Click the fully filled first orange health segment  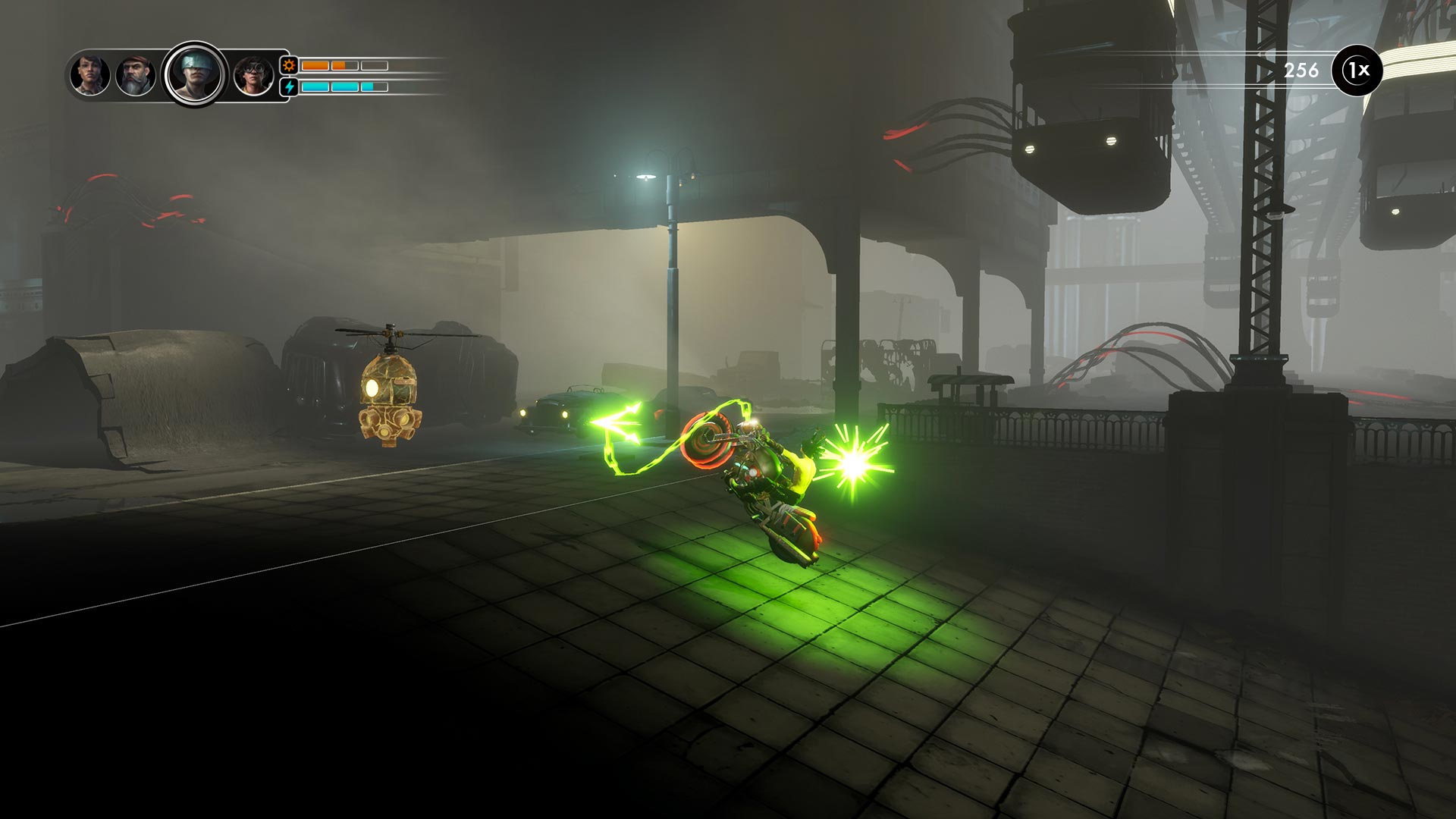tap(315, 65)
